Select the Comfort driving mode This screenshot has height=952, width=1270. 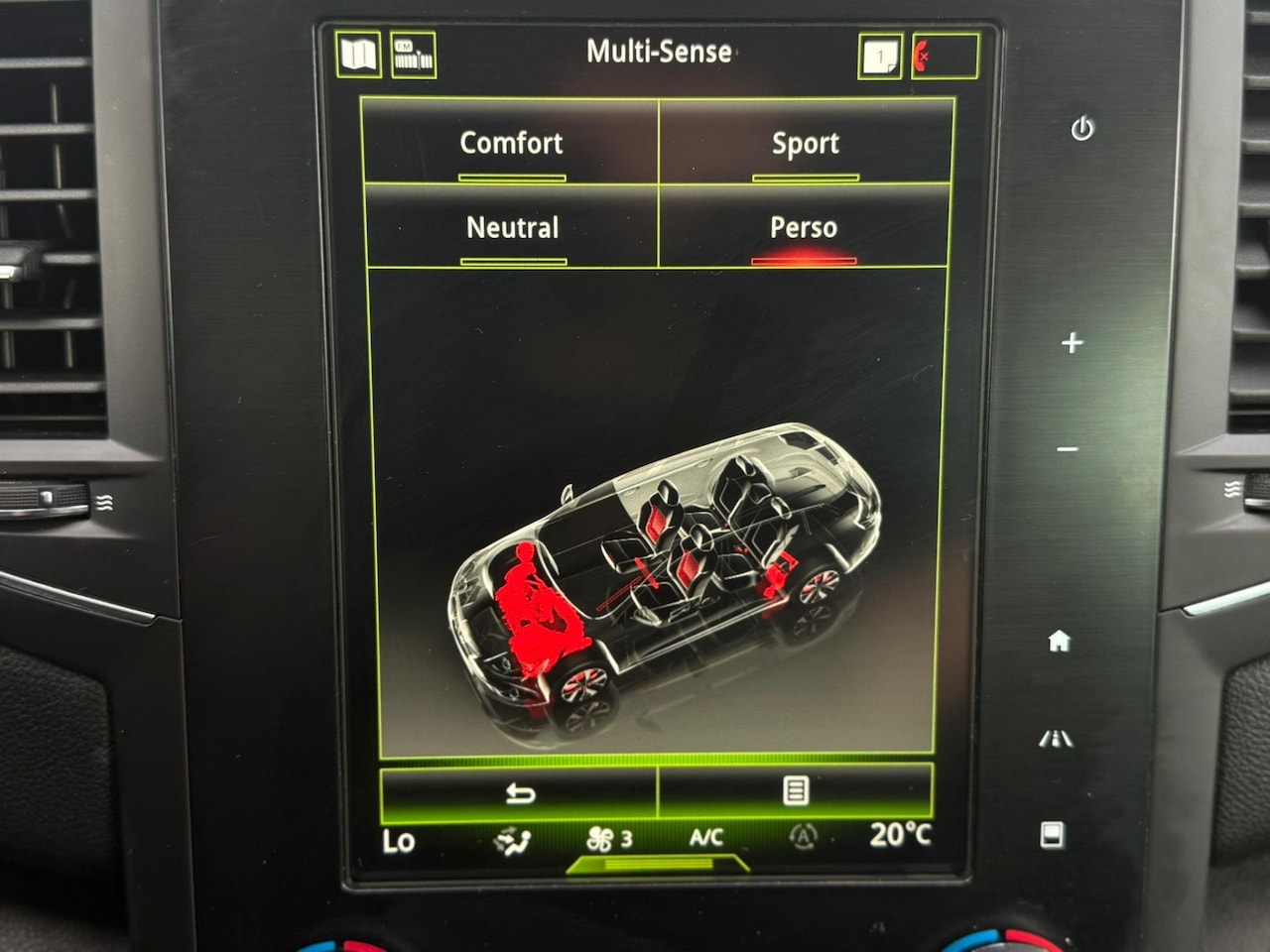point(511,143)
